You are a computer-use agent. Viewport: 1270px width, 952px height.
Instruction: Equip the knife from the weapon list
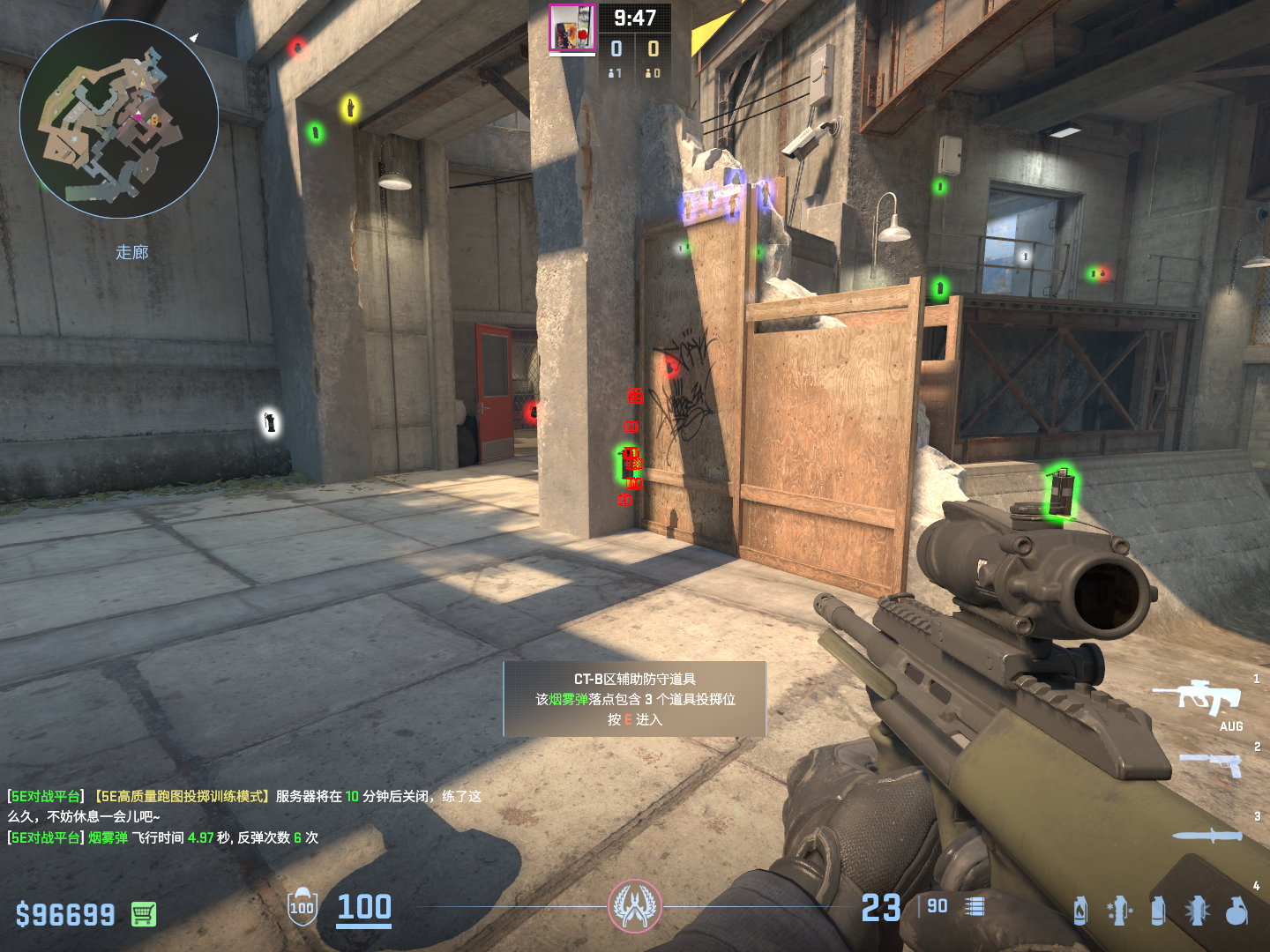pos(1207,835)
